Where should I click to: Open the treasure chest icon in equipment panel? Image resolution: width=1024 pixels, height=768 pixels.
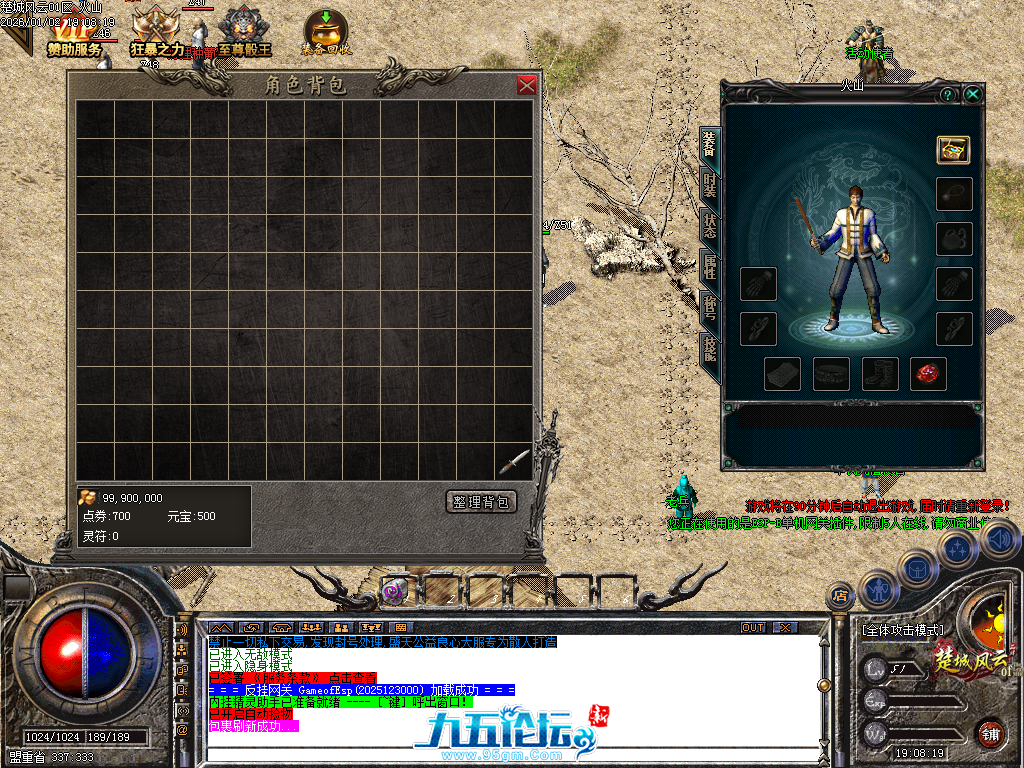(x=953, y=149)
